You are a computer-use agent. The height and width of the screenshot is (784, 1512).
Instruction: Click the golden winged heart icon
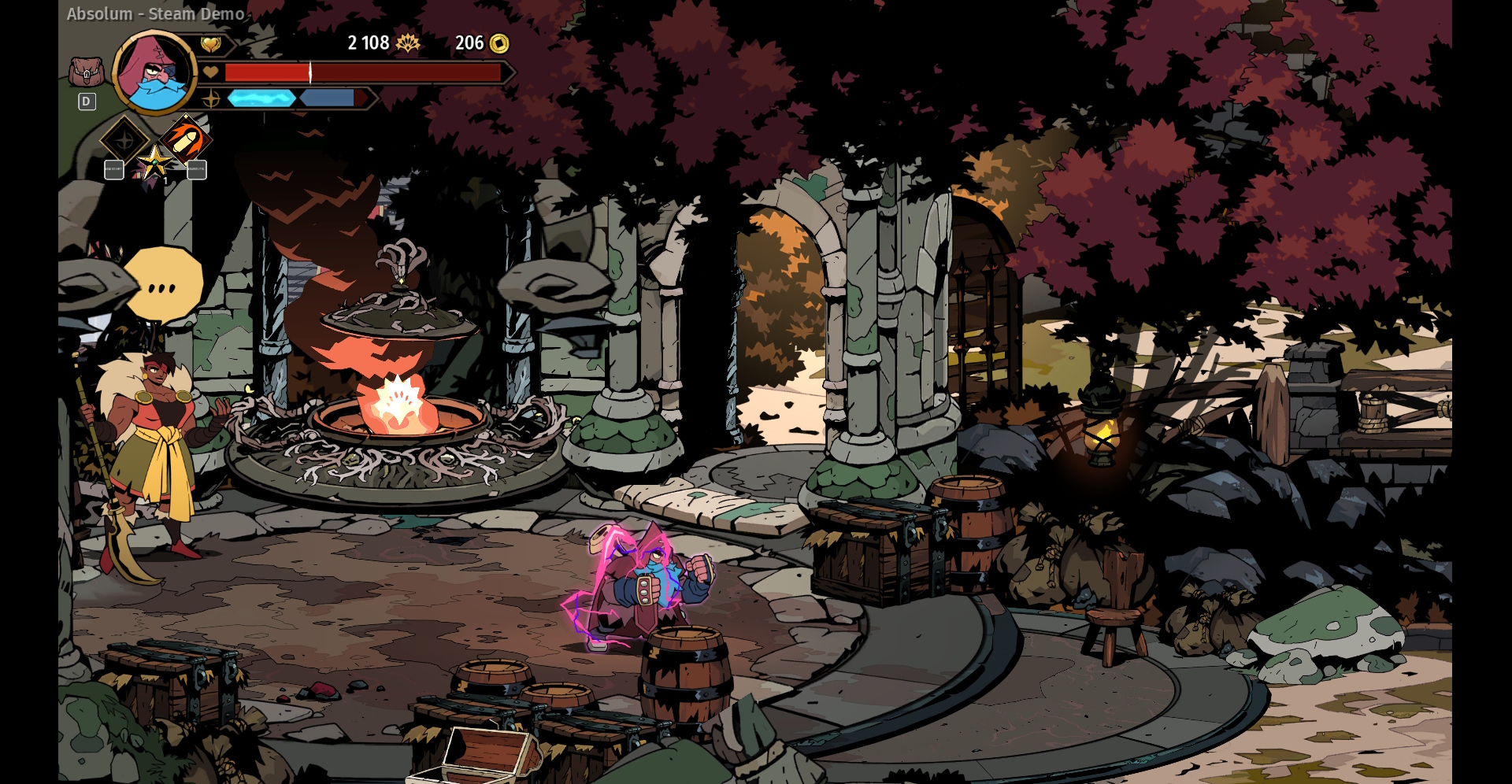click(210, 45)
